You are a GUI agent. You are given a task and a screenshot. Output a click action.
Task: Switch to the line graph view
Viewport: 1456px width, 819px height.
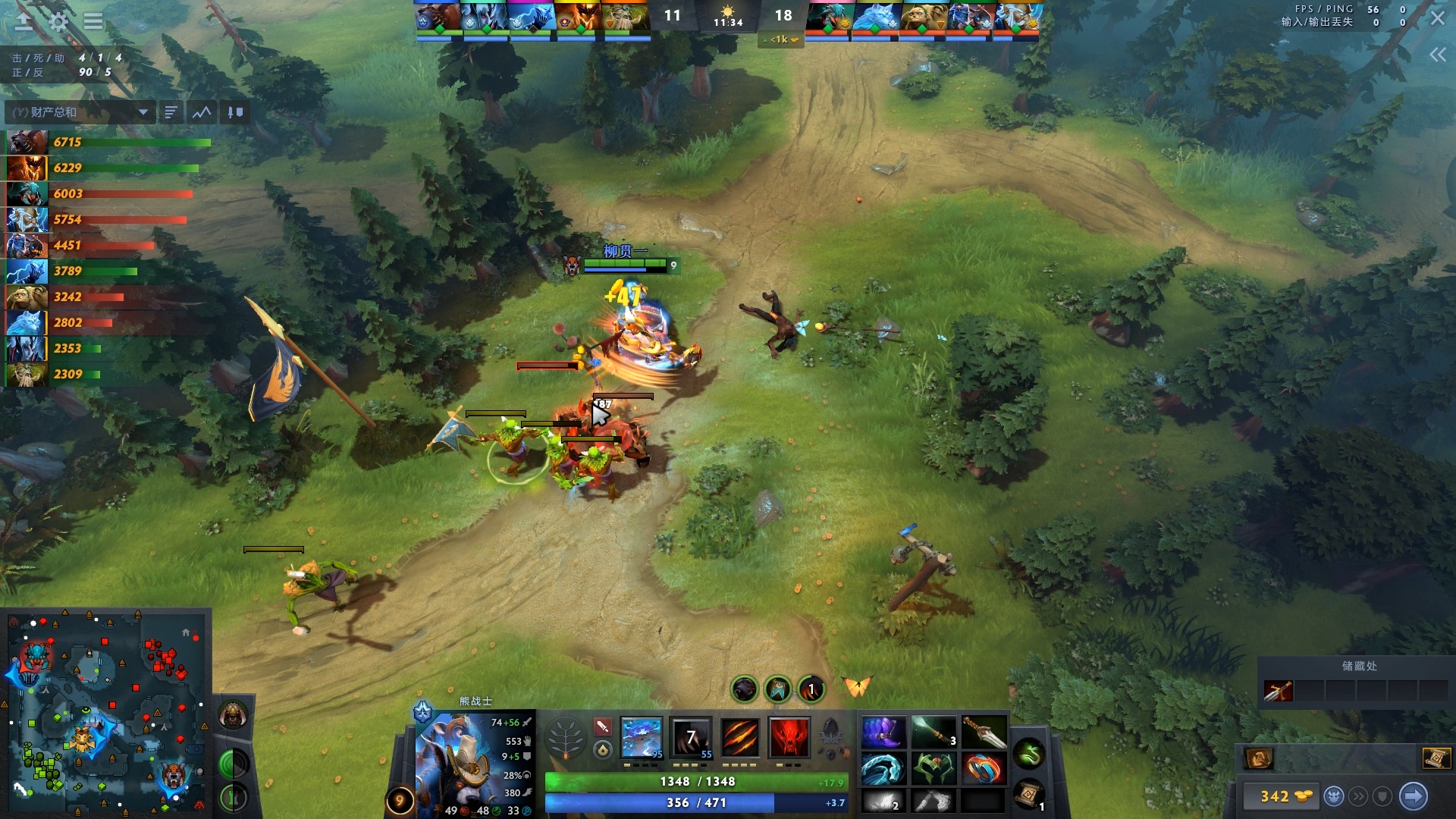point(202,112)
